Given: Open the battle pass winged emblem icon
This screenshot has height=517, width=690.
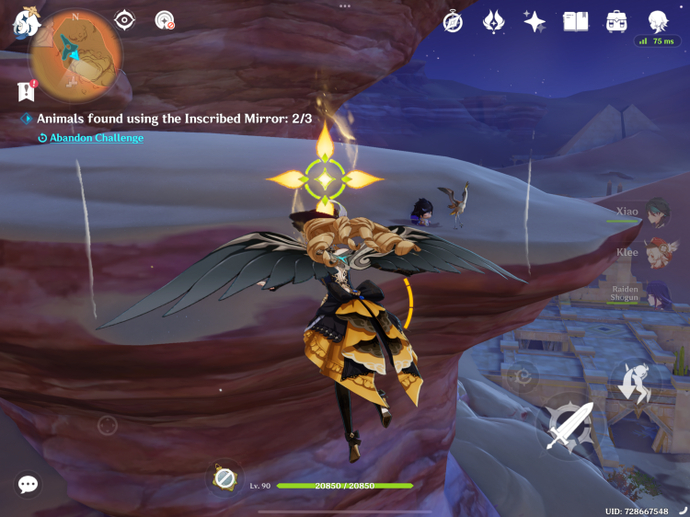Looking at the screenshot, I should point(494,21).
